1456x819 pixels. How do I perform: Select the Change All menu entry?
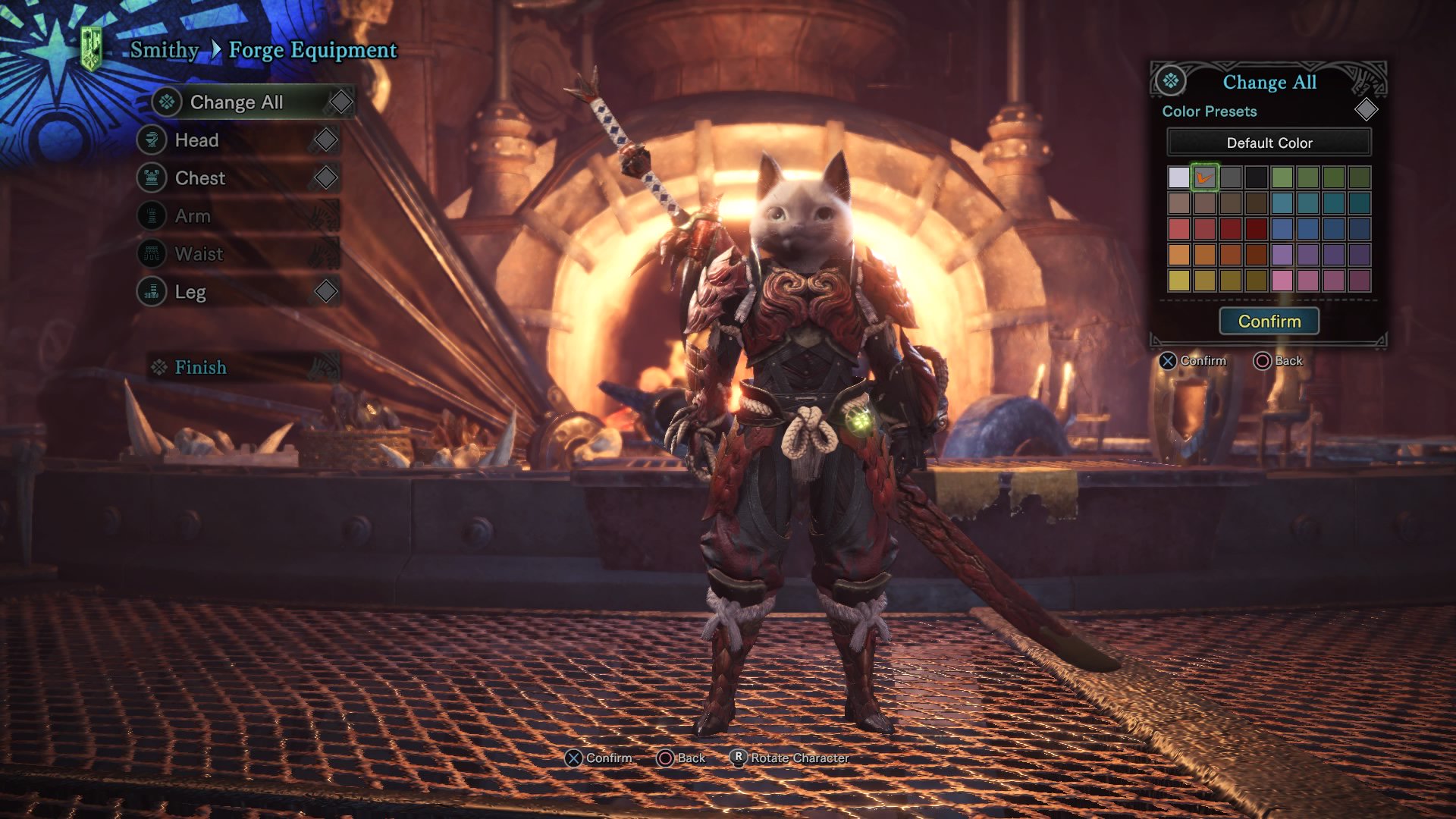click(237, 102)
